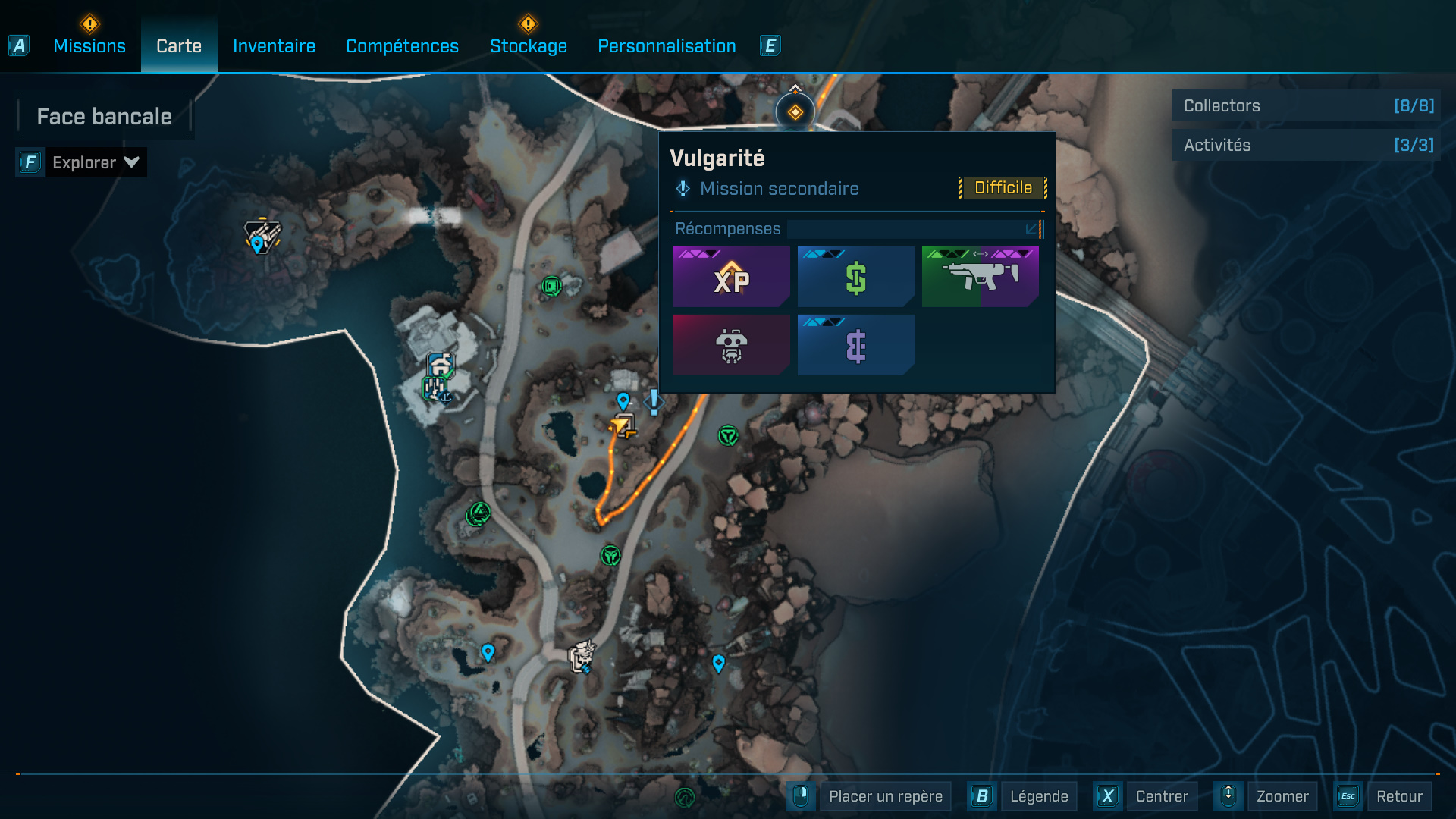The height and width of the screenshot is (819, 1456).
Task: Click the blue exclamation side-mission marker near the trail
Action: point(652,403)
